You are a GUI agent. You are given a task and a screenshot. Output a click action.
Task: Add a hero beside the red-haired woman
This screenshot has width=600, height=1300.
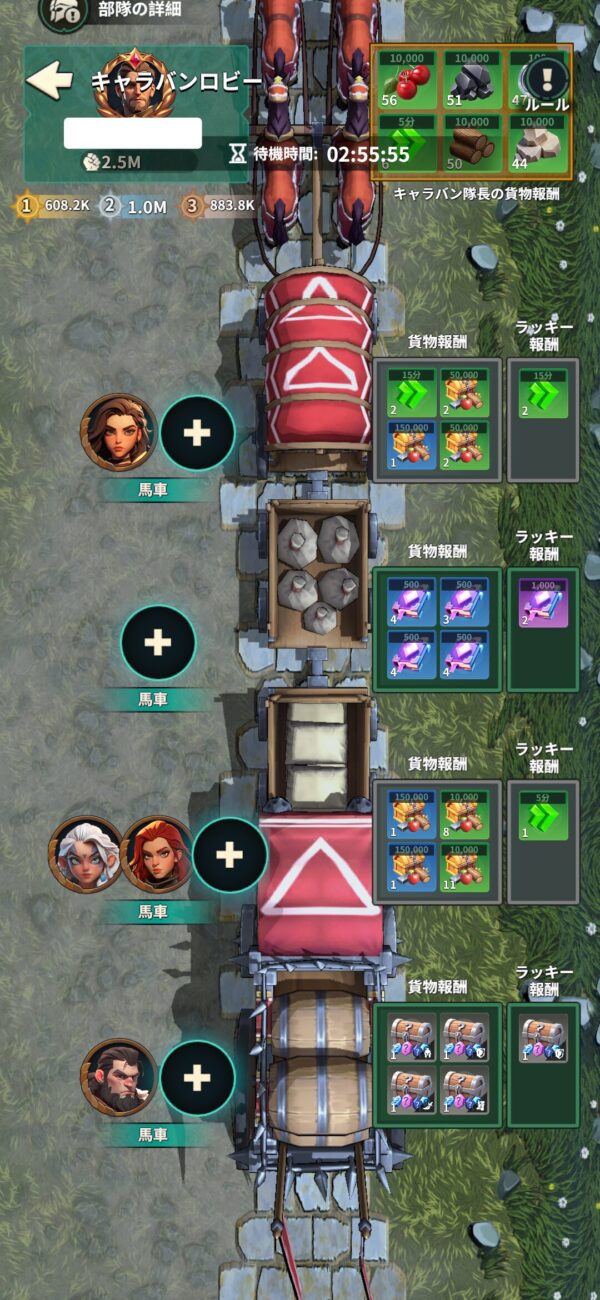coord(229,855)
